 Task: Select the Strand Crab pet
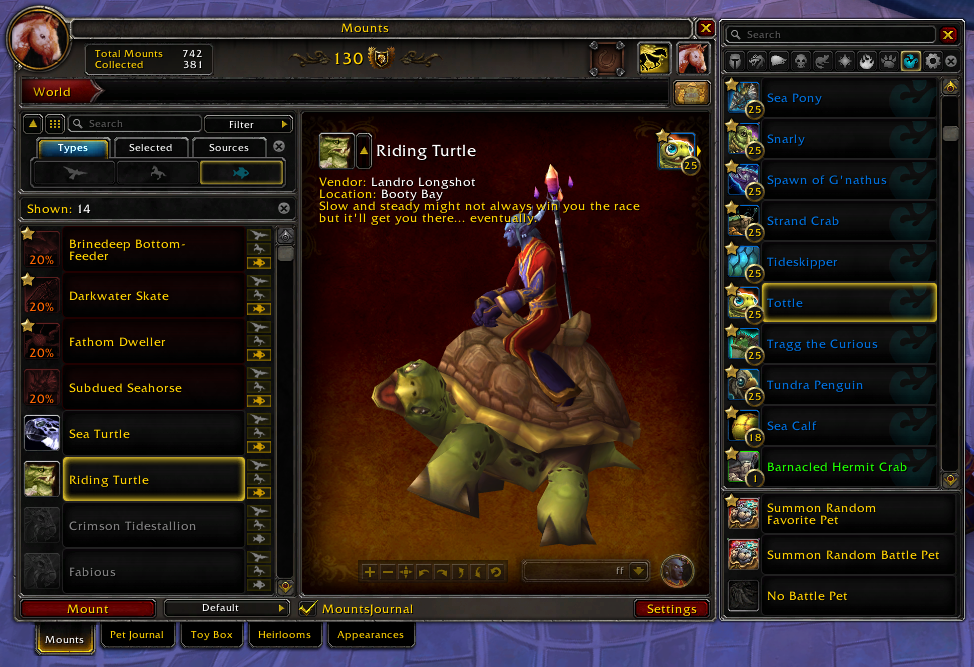(802, 221)
